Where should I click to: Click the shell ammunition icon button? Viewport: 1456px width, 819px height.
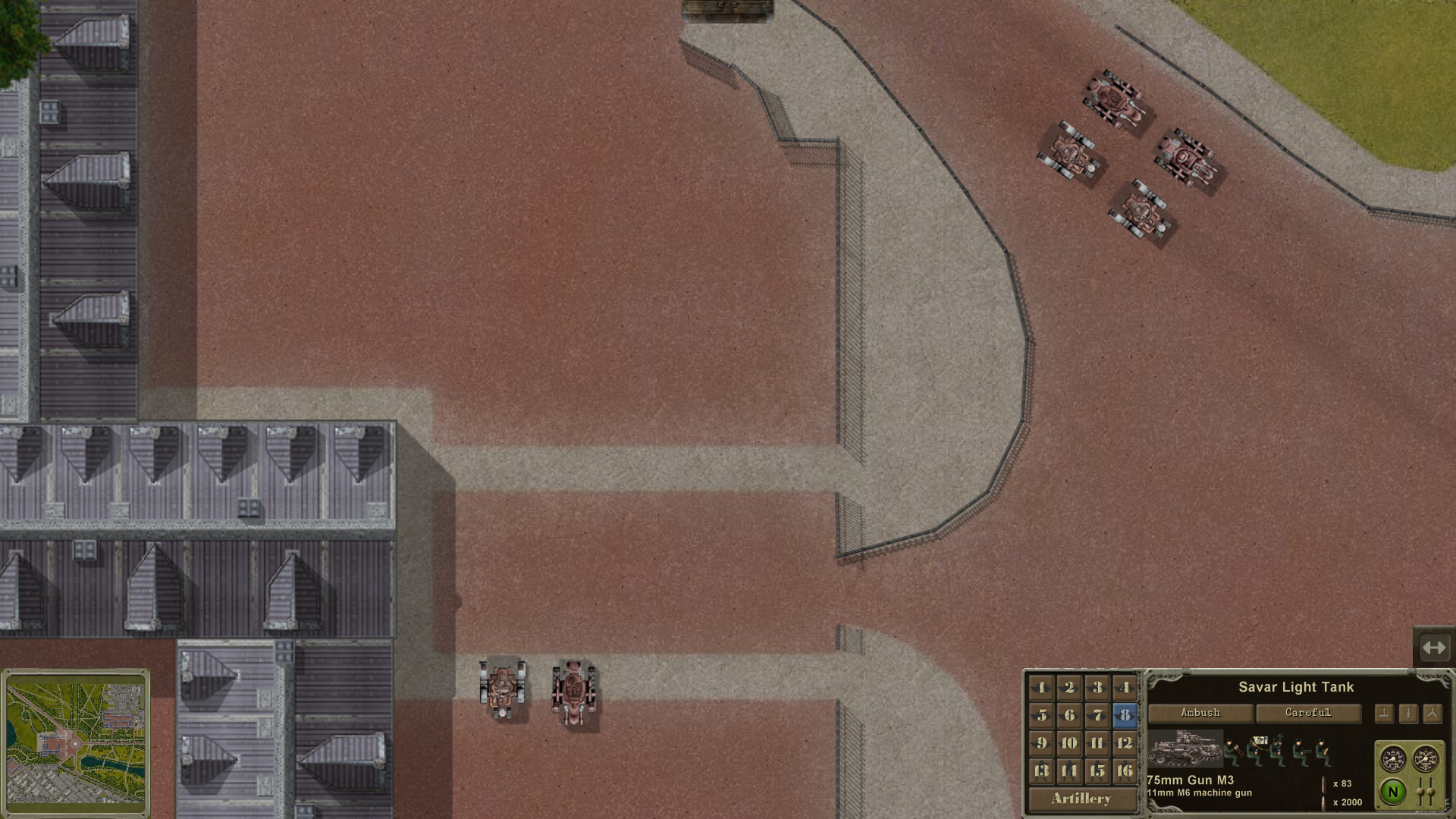[x=1408, y=714]
